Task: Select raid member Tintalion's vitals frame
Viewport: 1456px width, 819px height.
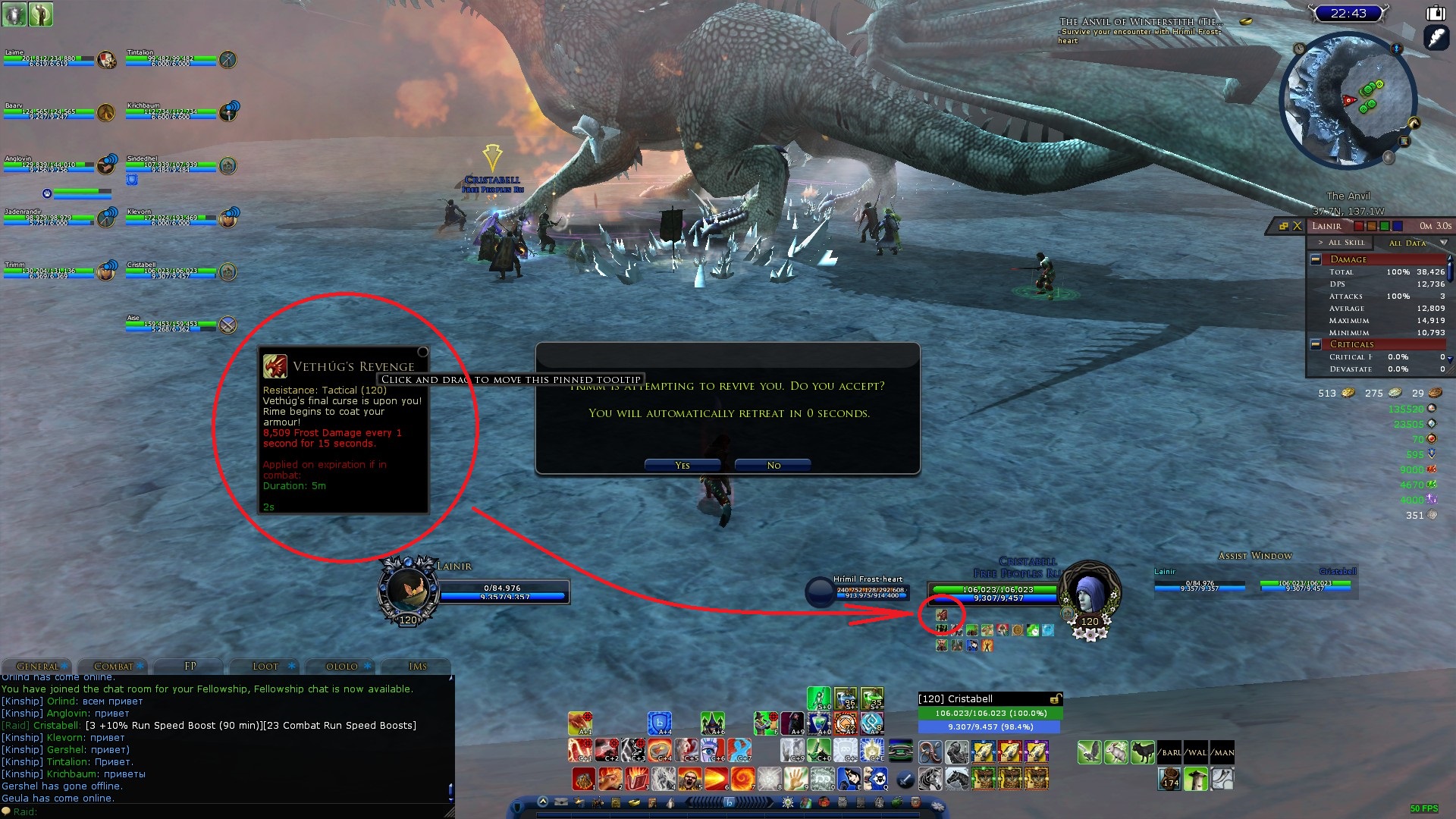Action: point(171,60)
